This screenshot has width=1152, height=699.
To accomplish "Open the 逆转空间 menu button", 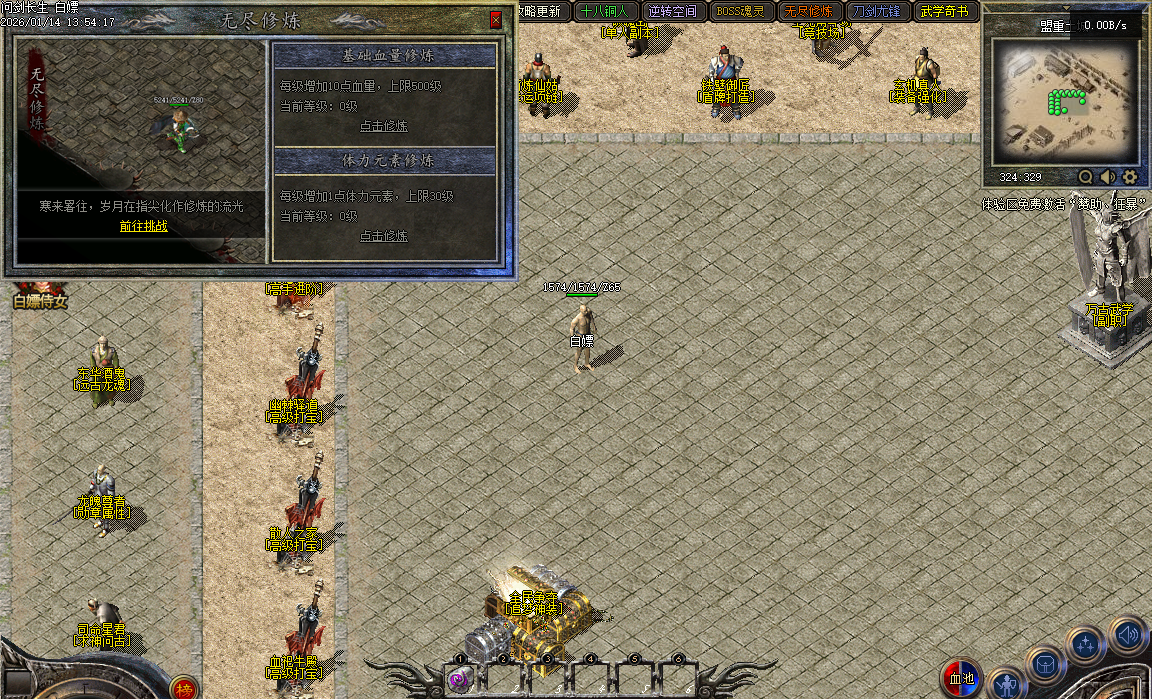I will coord(672,12).
